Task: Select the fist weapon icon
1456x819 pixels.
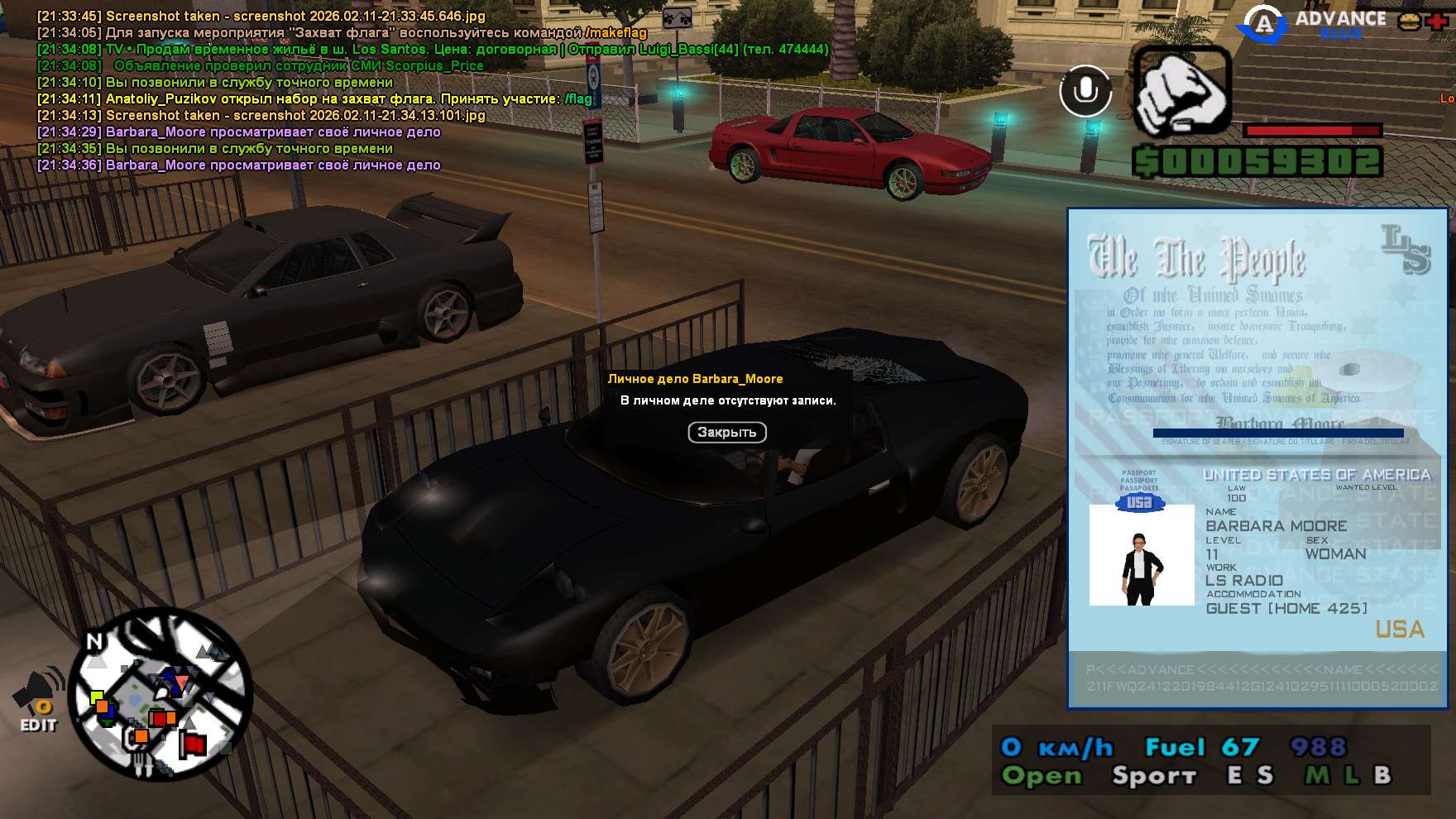Action: pyautogui.click(x=1182, y=91)
